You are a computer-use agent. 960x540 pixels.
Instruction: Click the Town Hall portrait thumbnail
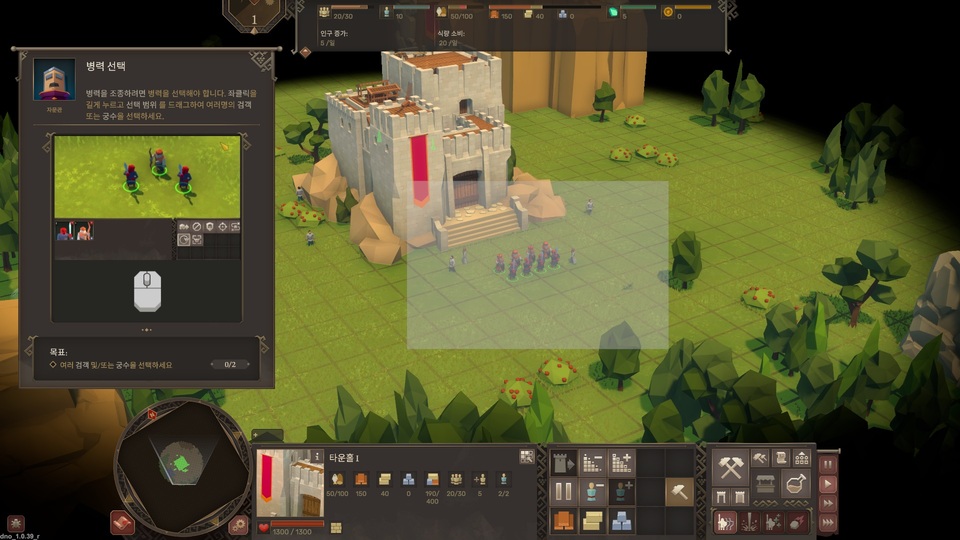pos(290,483)
